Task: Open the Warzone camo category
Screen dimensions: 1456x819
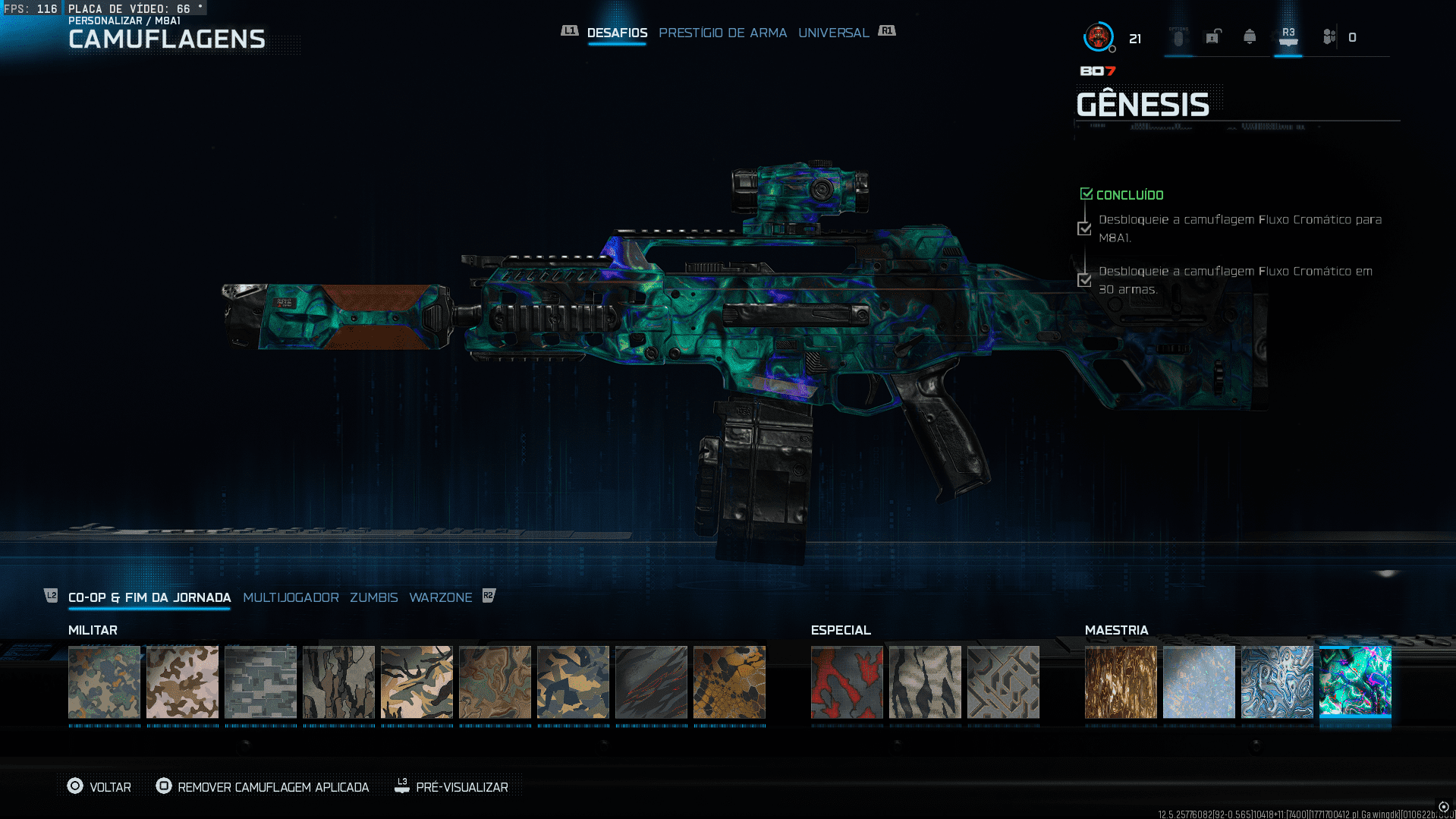Action: pos(440,597)
